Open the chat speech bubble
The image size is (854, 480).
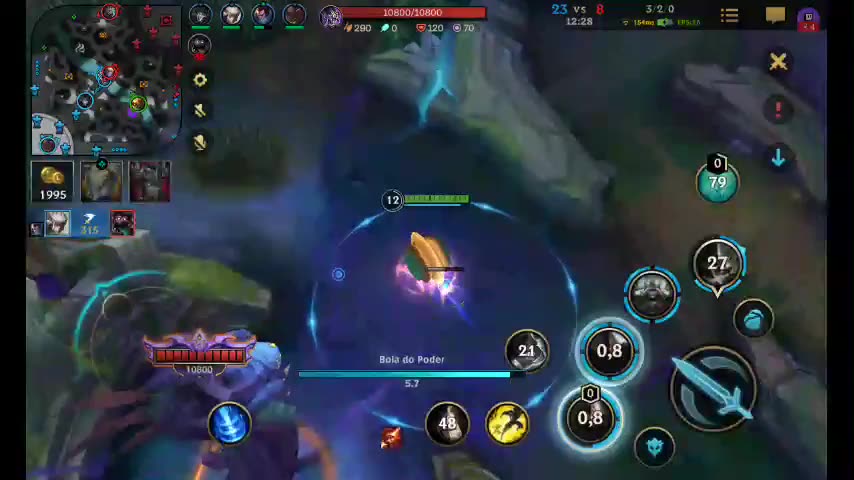(775, 15)
